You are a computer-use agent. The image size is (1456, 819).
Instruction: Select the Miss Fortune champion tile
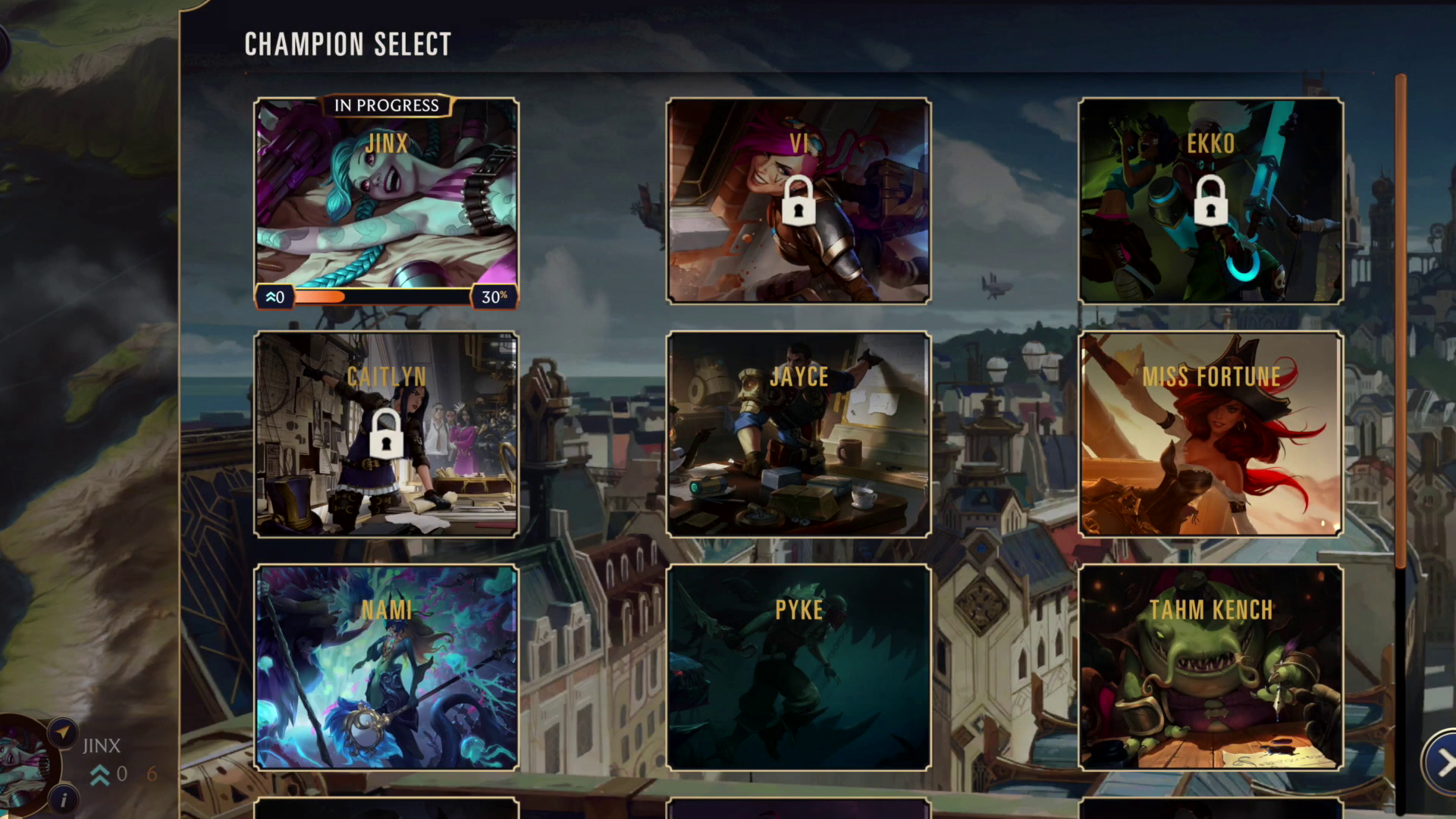[1210, 435]
